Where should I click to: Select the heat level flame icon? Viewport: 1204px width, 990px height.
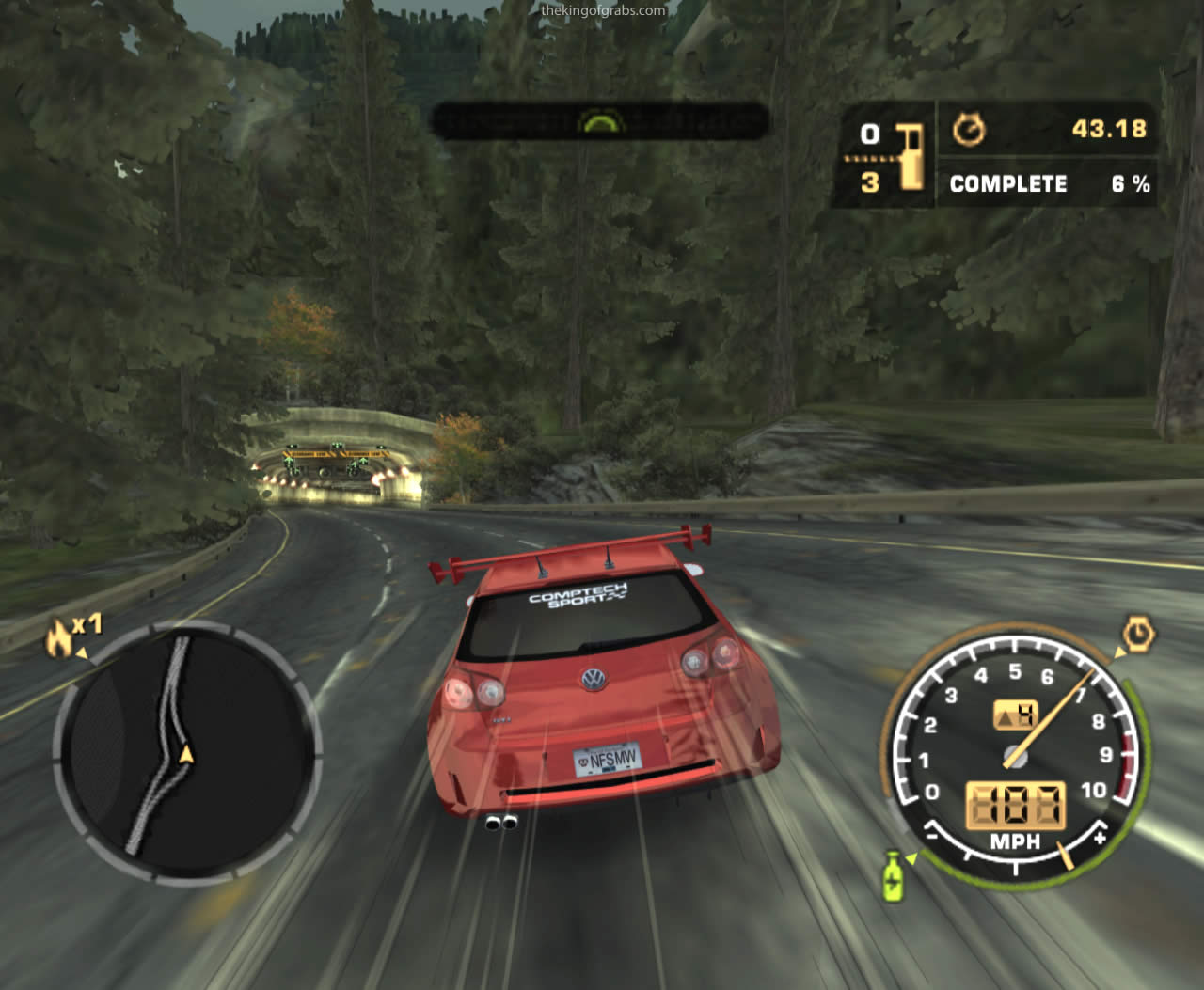[x=58, y=639]
